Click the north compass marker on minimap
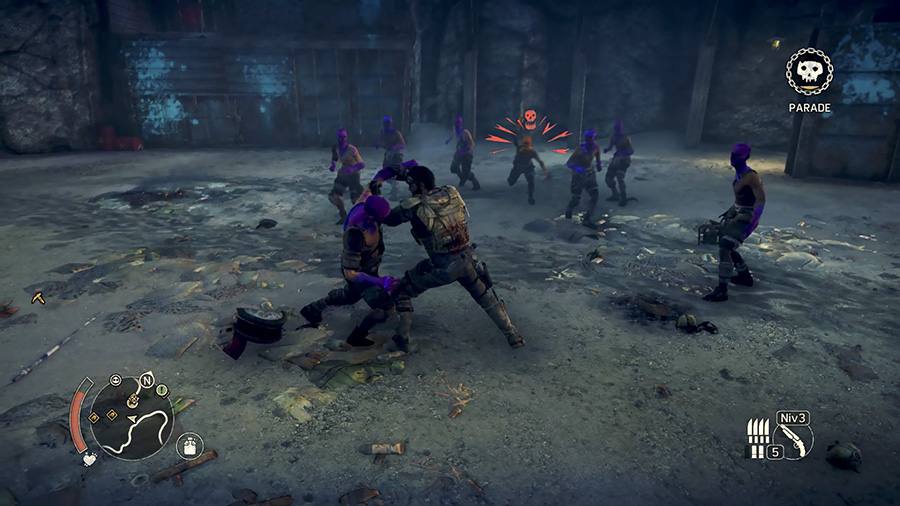The width and height of the screenshot is (900, 506). (x=148, y=380)
